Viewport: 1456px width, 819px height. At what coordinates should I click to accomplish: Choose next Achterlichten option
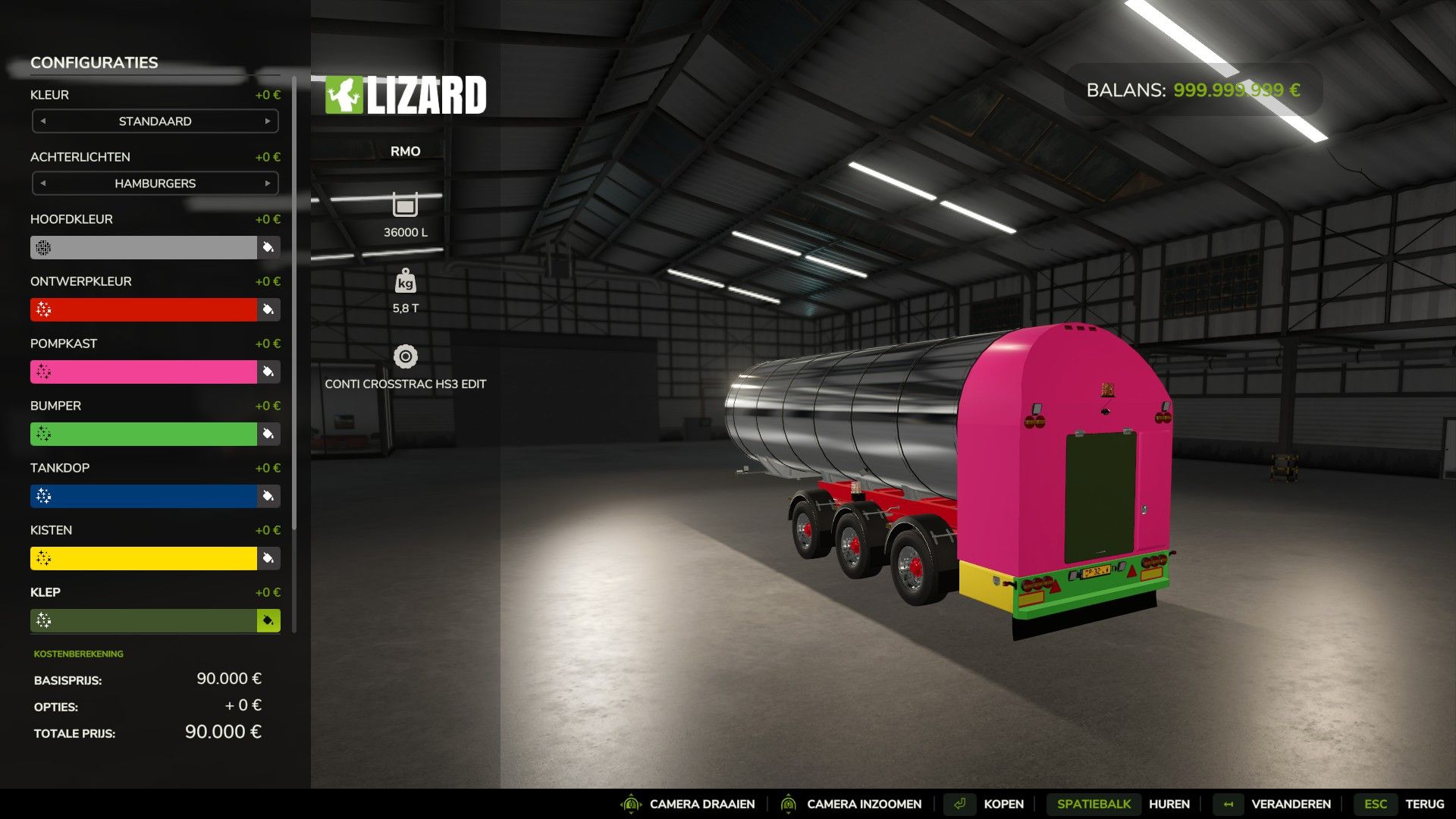pyautogui.click(x=267, y=184)
